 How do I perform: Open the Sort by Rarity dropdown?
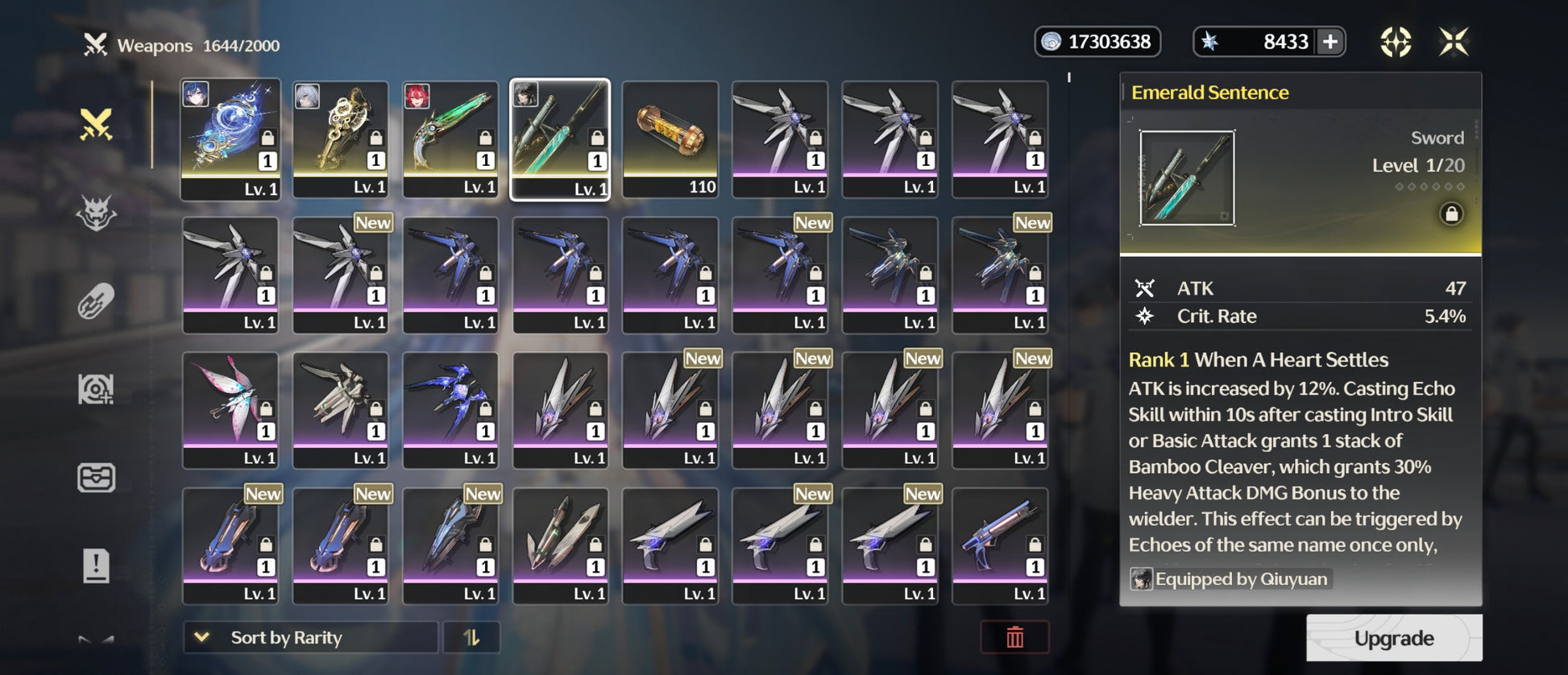310,637
